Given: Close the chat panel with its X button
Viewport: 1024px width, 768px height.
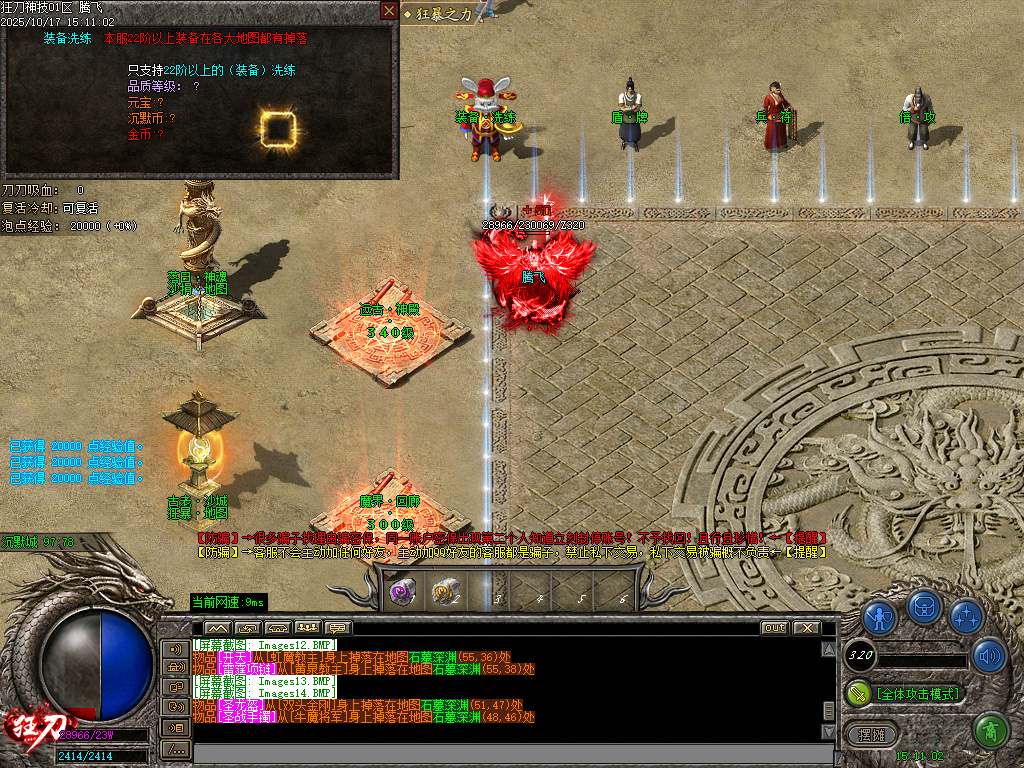Looking at the screenshot, I should point(805,628).
